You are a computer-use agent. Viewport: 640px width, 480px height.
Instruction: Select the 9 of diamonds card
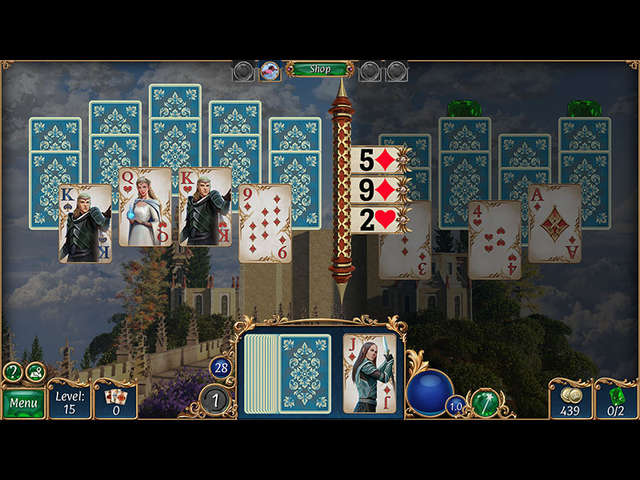click(265, 222)
